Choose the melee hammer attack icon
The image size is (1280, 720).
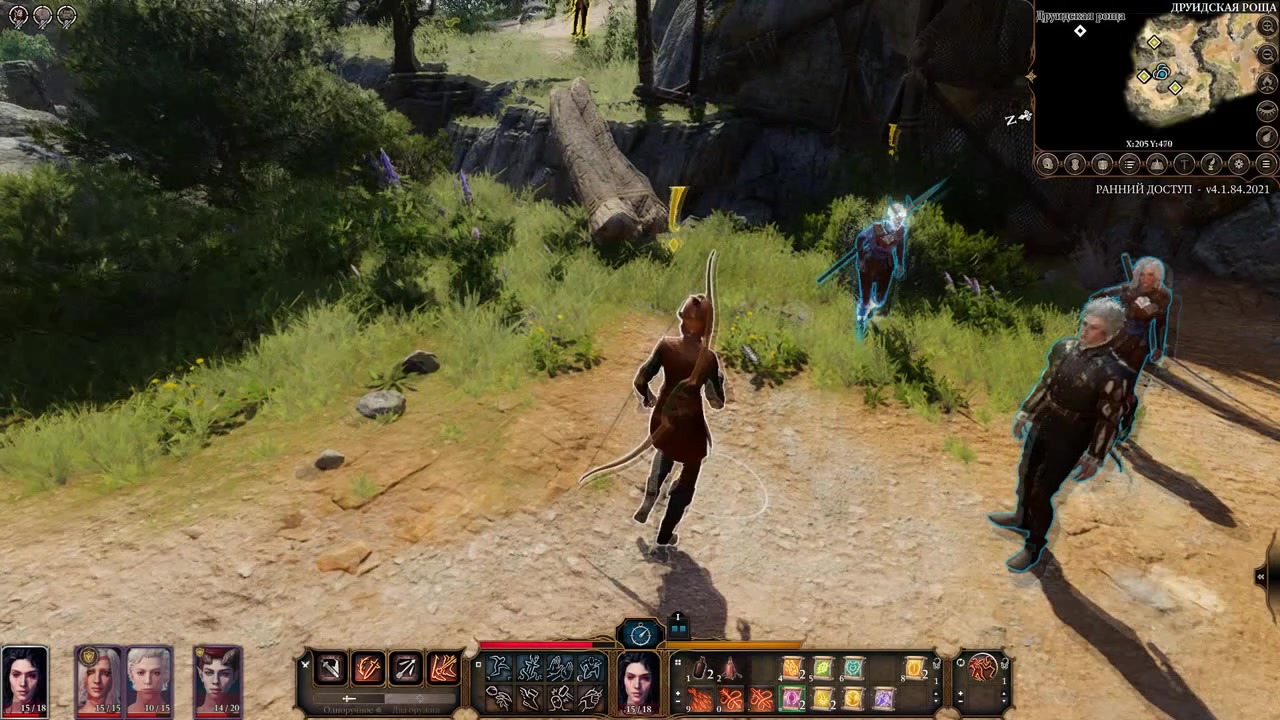click(x=330, y=667)
